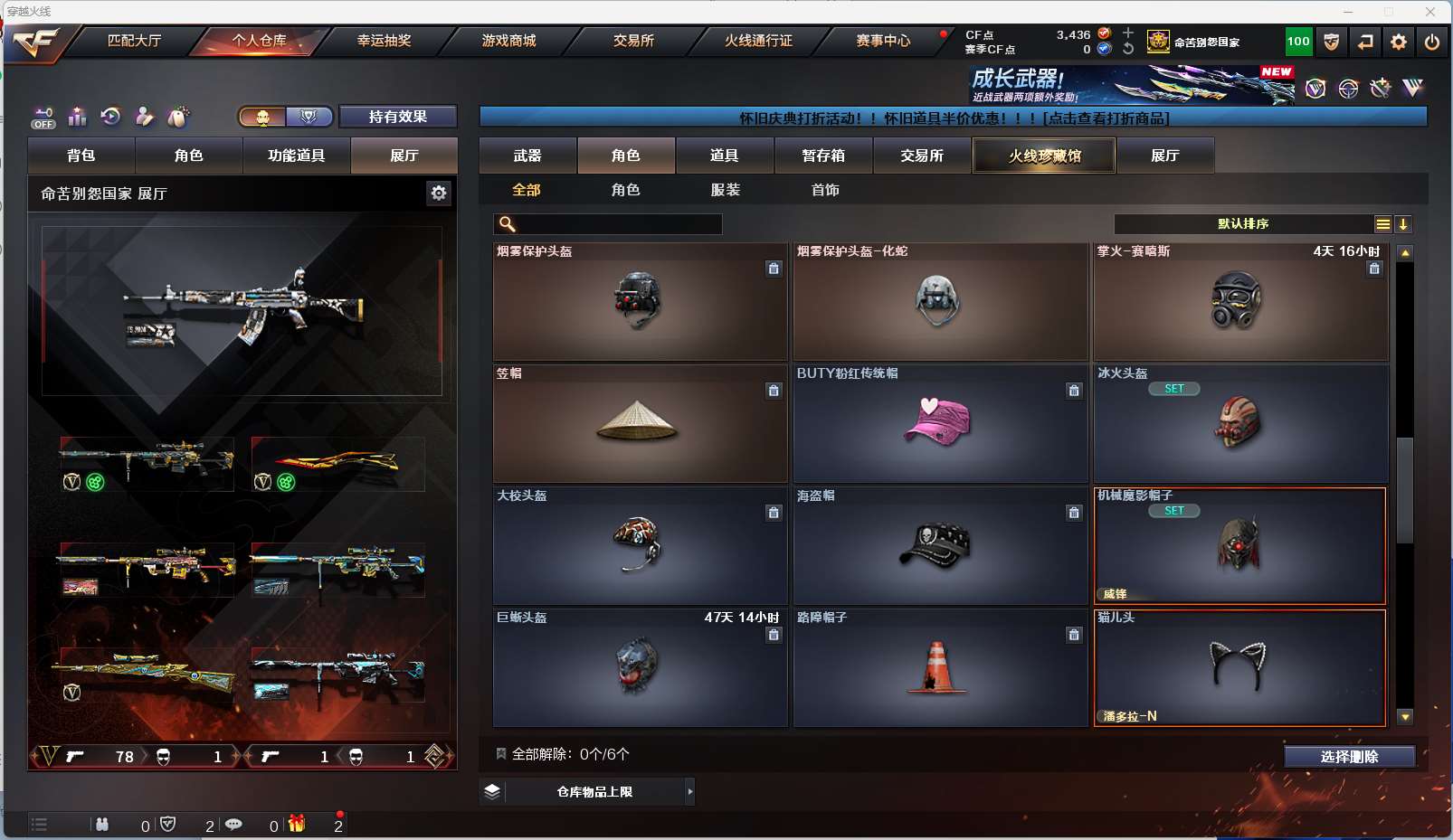Close the game window

tap(1429, 12)
